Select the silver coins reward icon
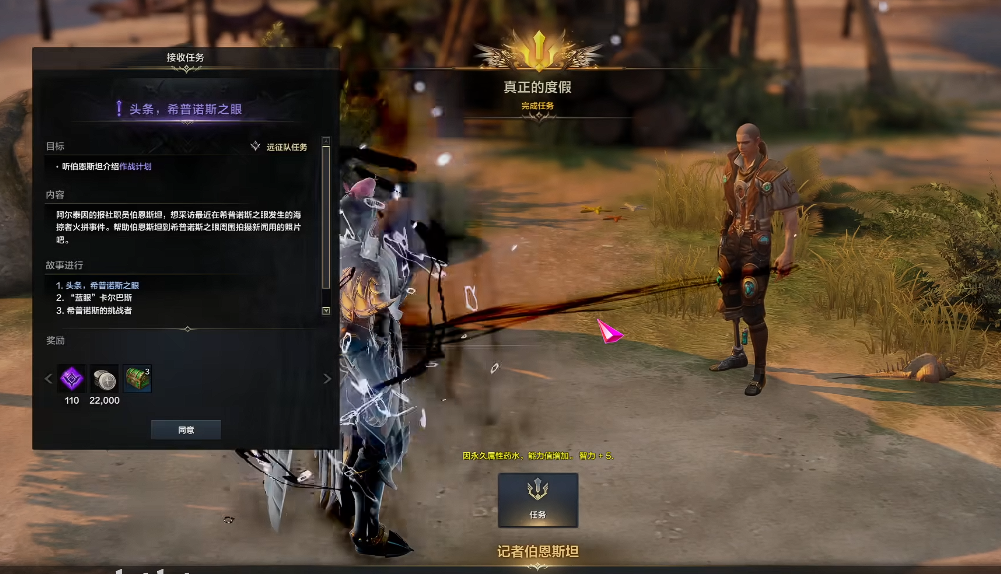The width and height of the screenshot is (1001, 574). coord(104,378)
